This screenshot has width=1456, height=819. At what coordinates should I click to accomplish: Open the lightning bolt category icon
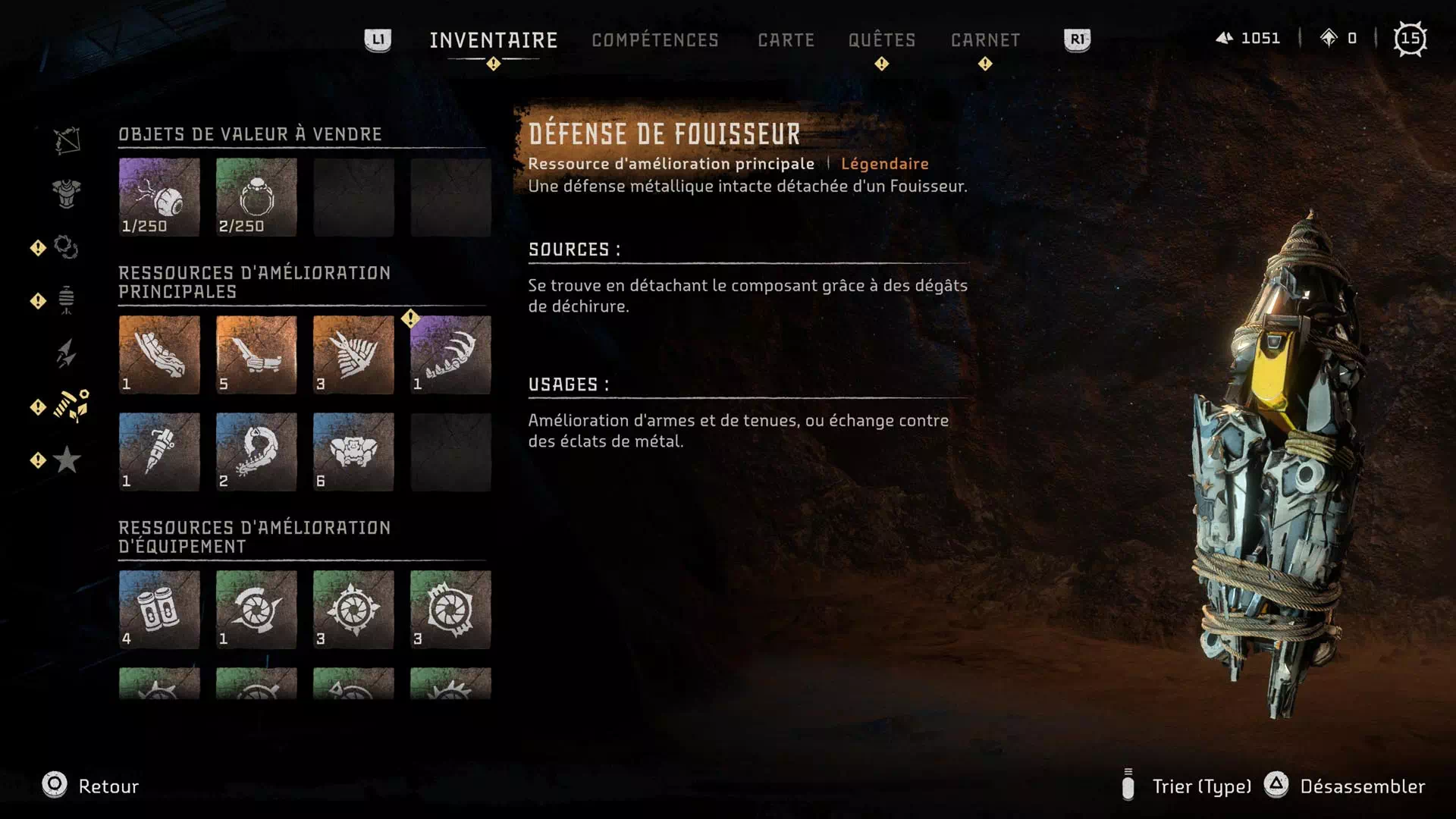click(x=67, y=353)
